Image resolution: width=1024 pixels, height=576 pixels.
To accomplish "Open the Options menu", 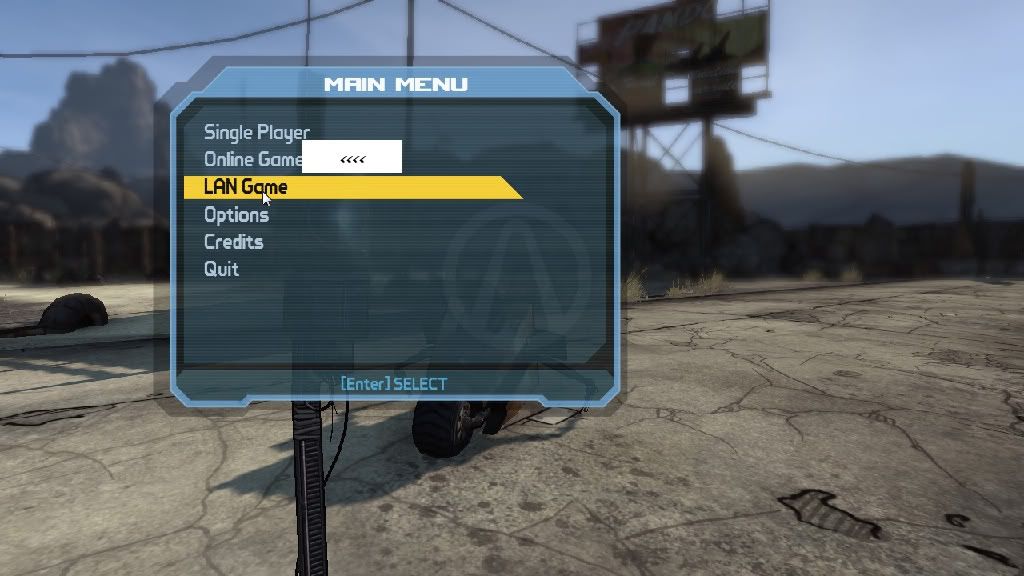I will [236, 214].
